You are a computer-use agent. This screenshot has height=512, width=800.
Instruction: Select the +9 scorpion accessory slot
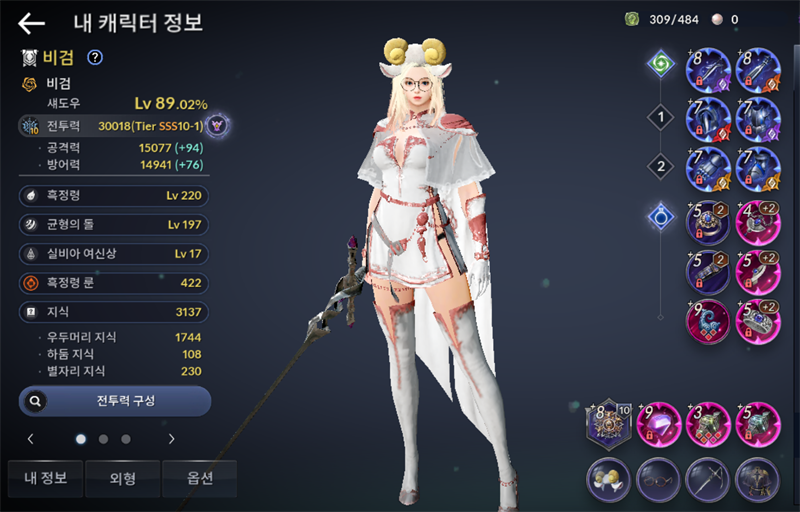tap(709, 324)
